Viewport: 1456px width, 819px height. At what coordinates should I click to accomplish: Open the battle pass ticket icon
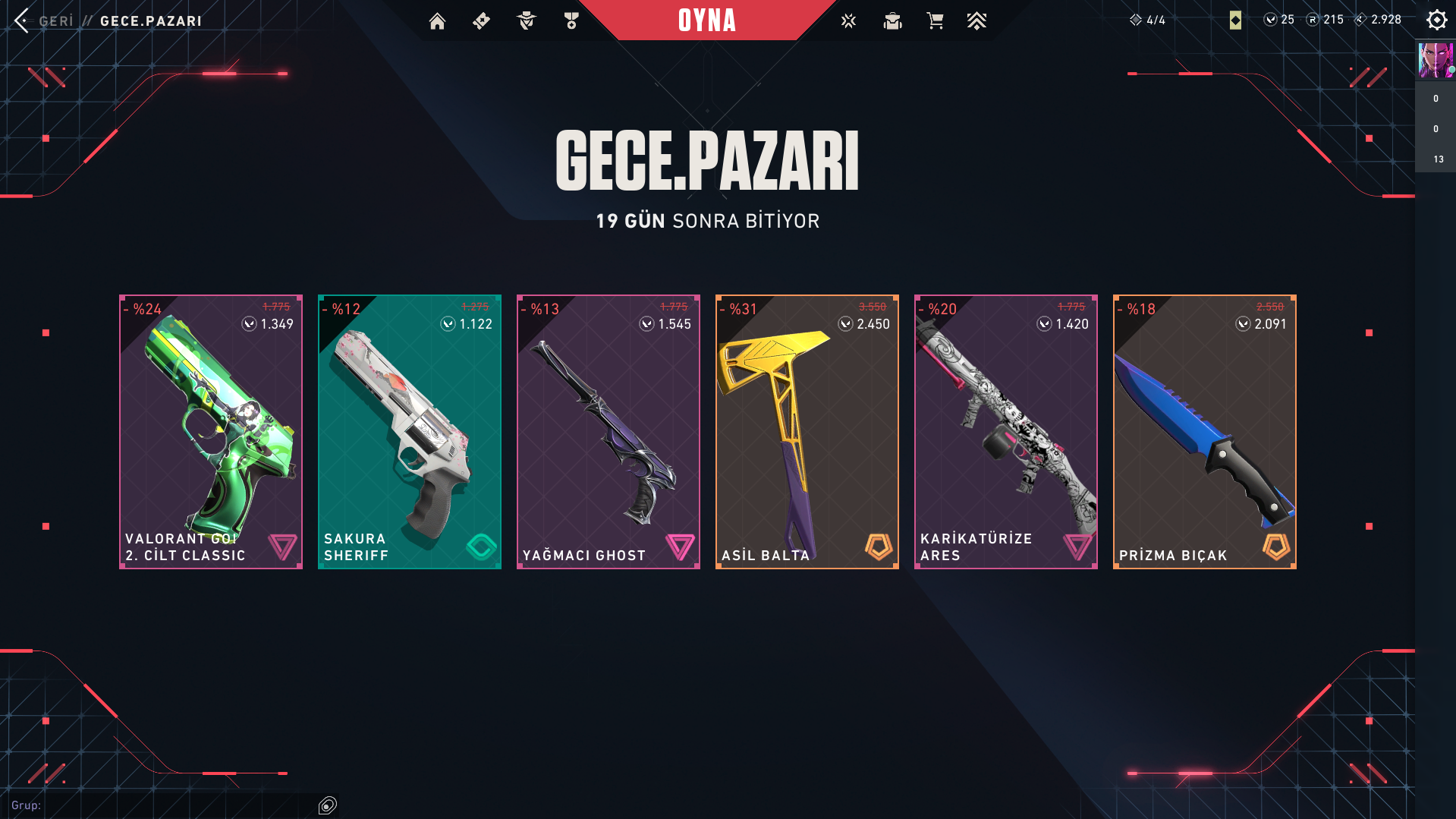pos(481,21)
